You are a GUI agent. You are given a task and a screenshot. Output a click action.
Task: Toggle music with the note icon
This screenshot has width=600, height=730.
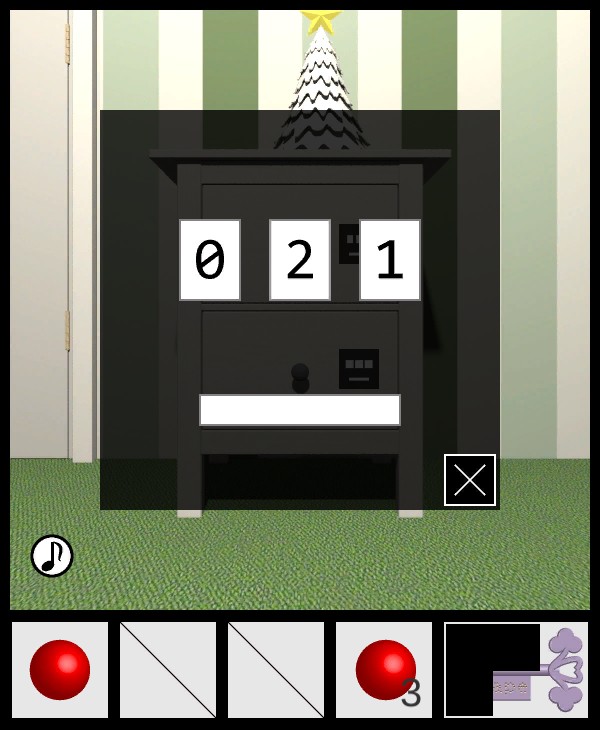point(52,556)
